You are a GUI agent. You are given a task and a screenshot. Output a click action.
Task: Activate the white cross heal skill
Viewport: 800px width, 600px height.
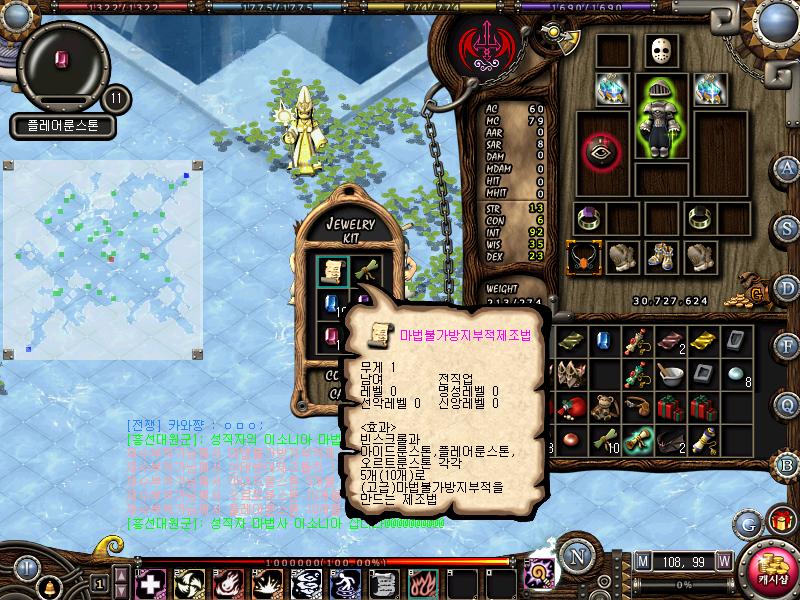click(151, 582)
